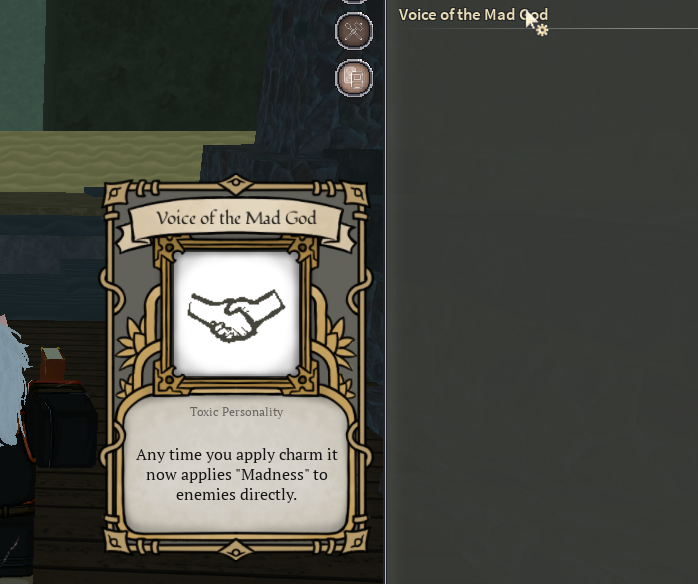Select the Voice of the Mad God card

click(x=236, y=372)
